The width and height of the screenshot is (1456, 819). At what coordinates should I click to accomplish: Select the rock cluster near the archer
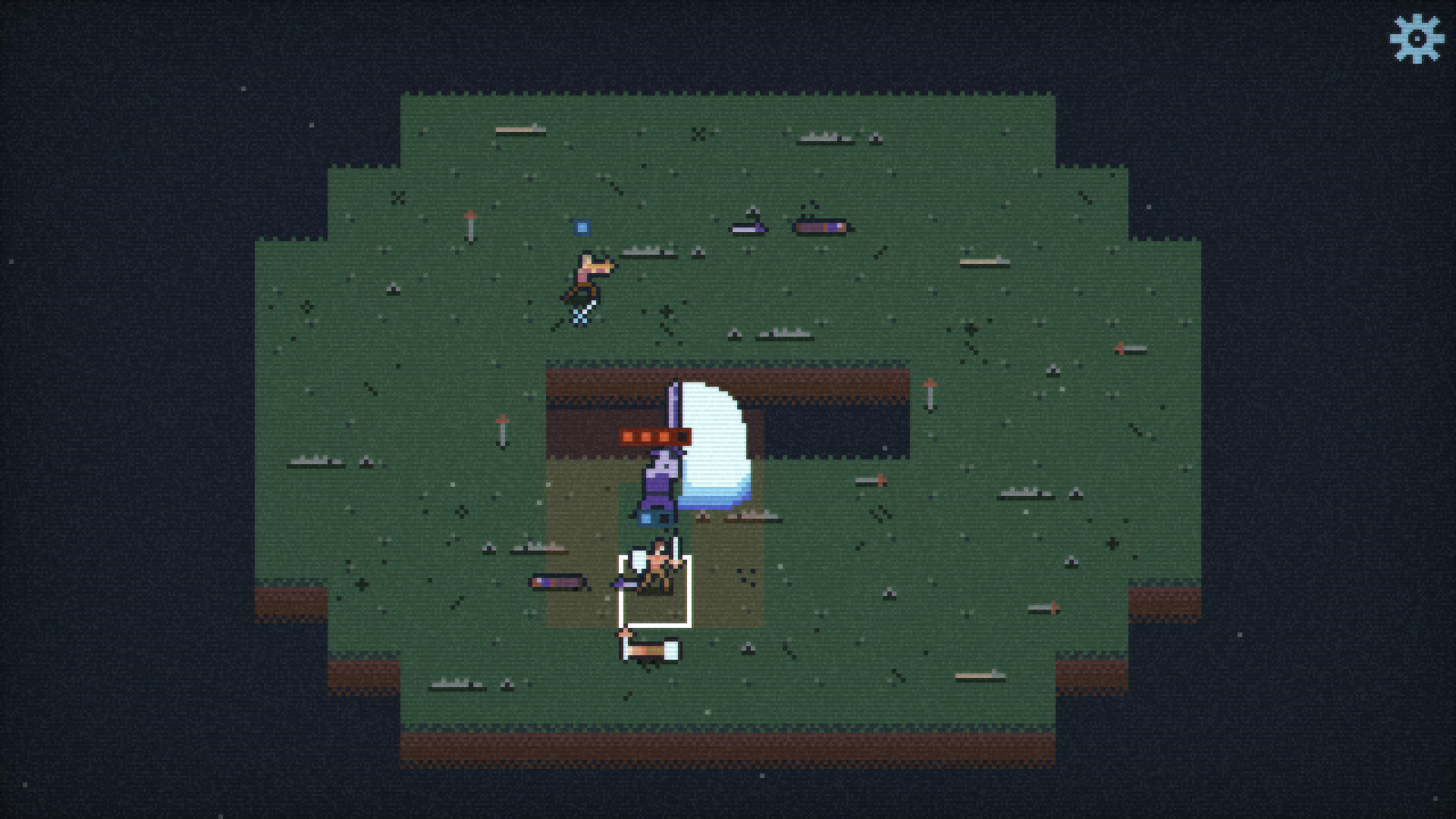click(649, 253)
